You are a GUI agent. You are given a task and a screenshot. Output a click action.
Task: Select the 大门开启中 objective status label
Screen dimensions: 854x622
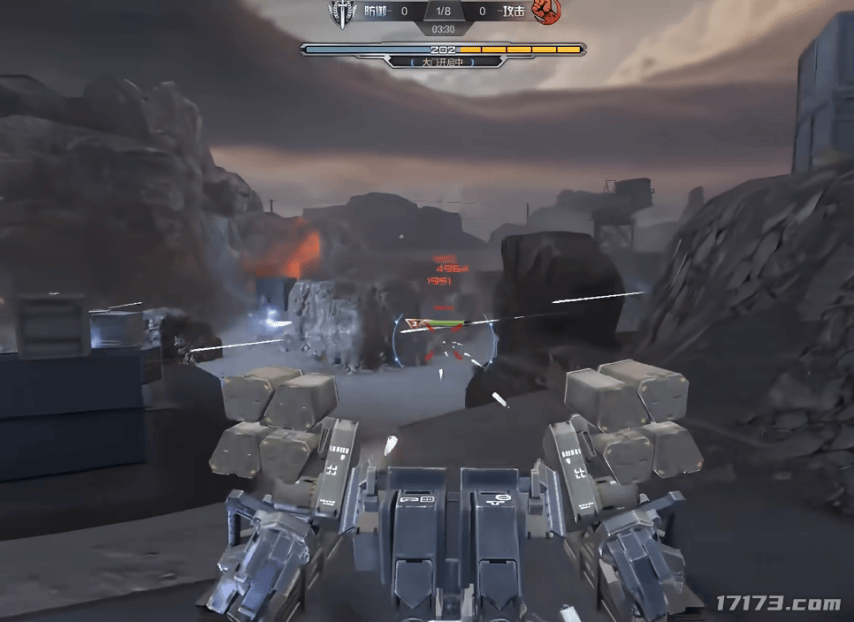click(x=442, y=62)
